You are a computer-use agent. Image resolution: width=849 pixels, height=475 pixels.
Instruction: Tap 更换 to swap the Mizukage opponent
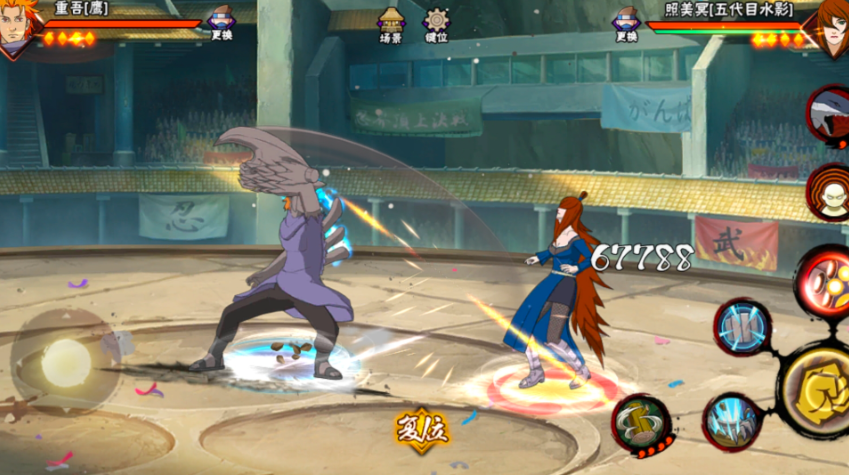(627, 23)
